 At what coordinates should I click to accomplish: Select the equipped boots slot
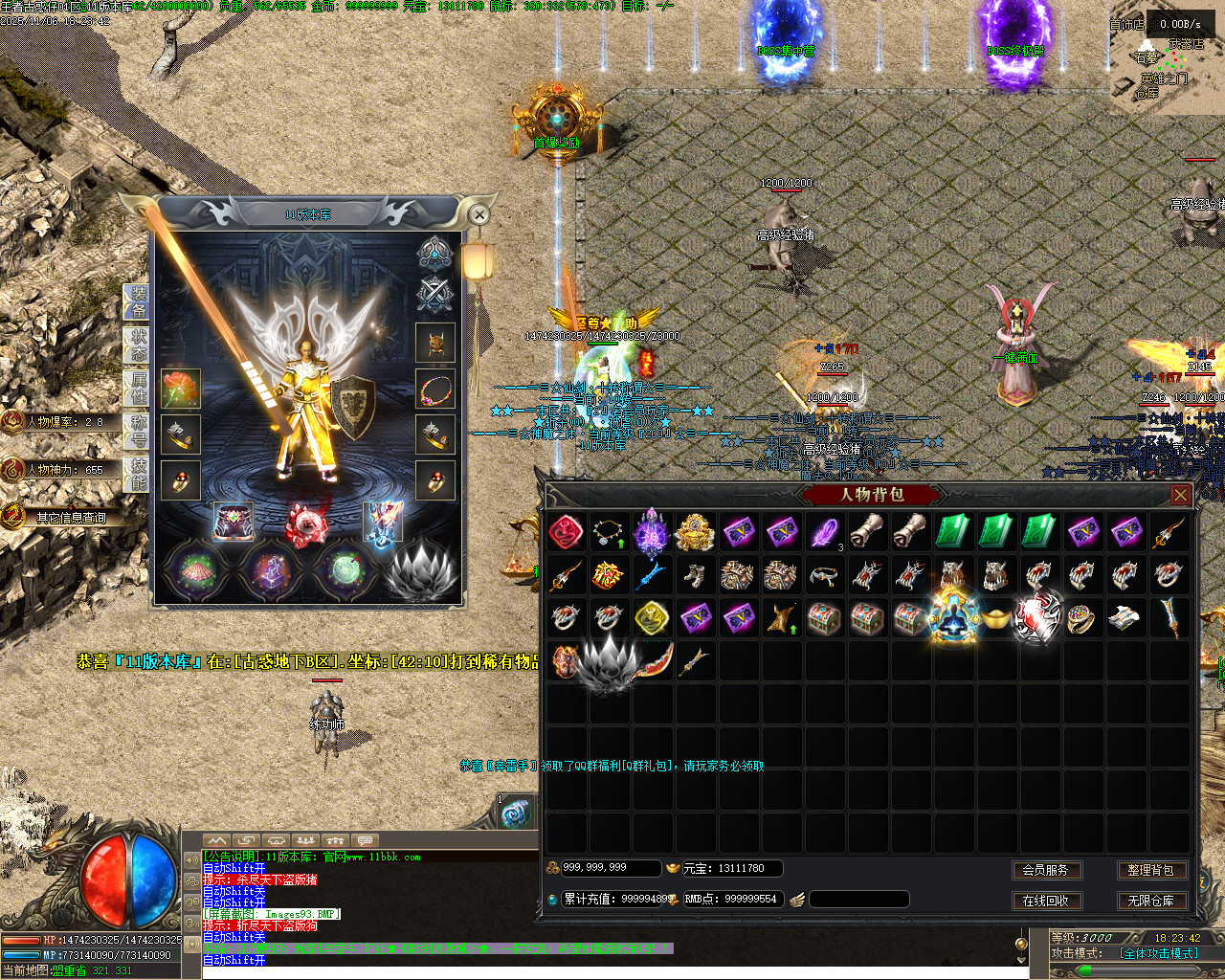click(381, 523)
